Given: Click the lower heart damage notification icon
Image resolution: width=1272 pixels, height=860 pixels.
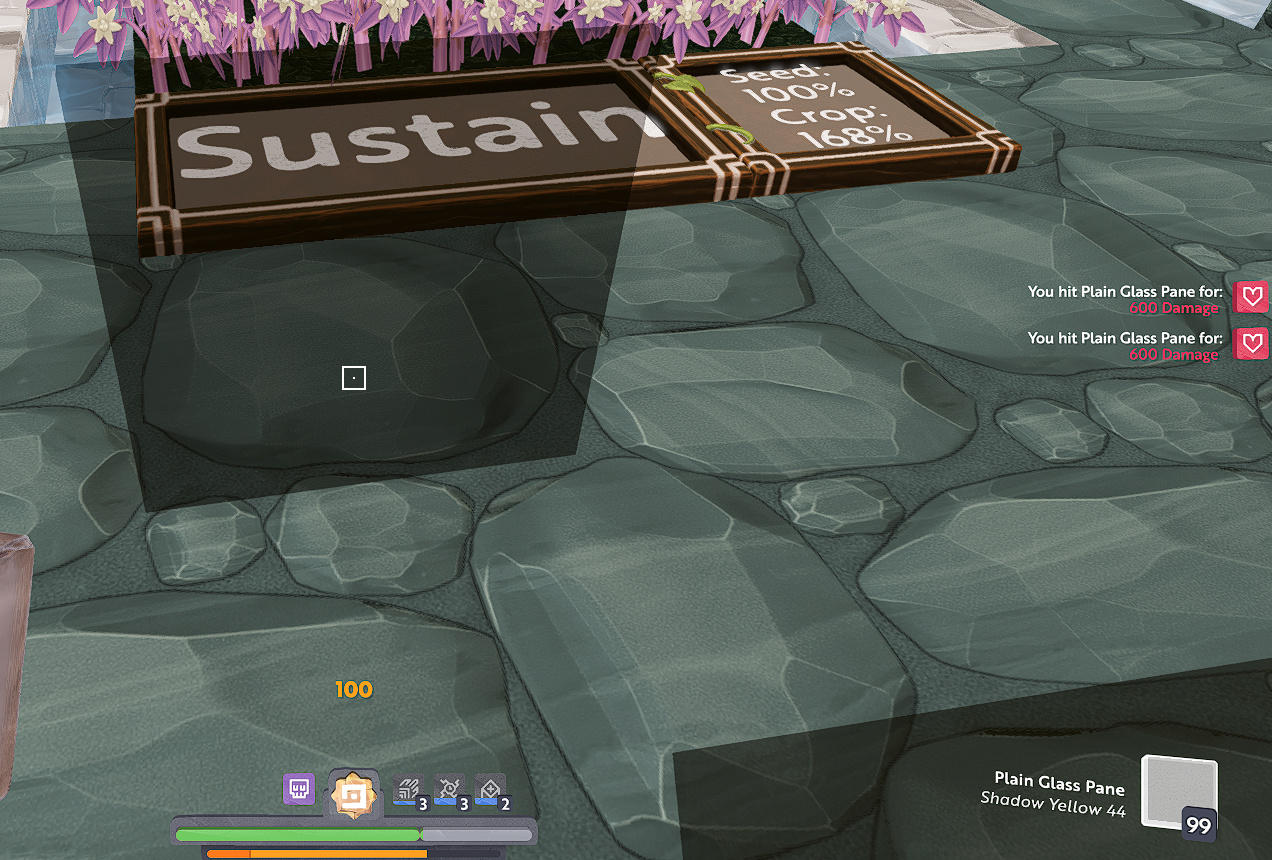Looking at the screenshot, I should 1252,343.
